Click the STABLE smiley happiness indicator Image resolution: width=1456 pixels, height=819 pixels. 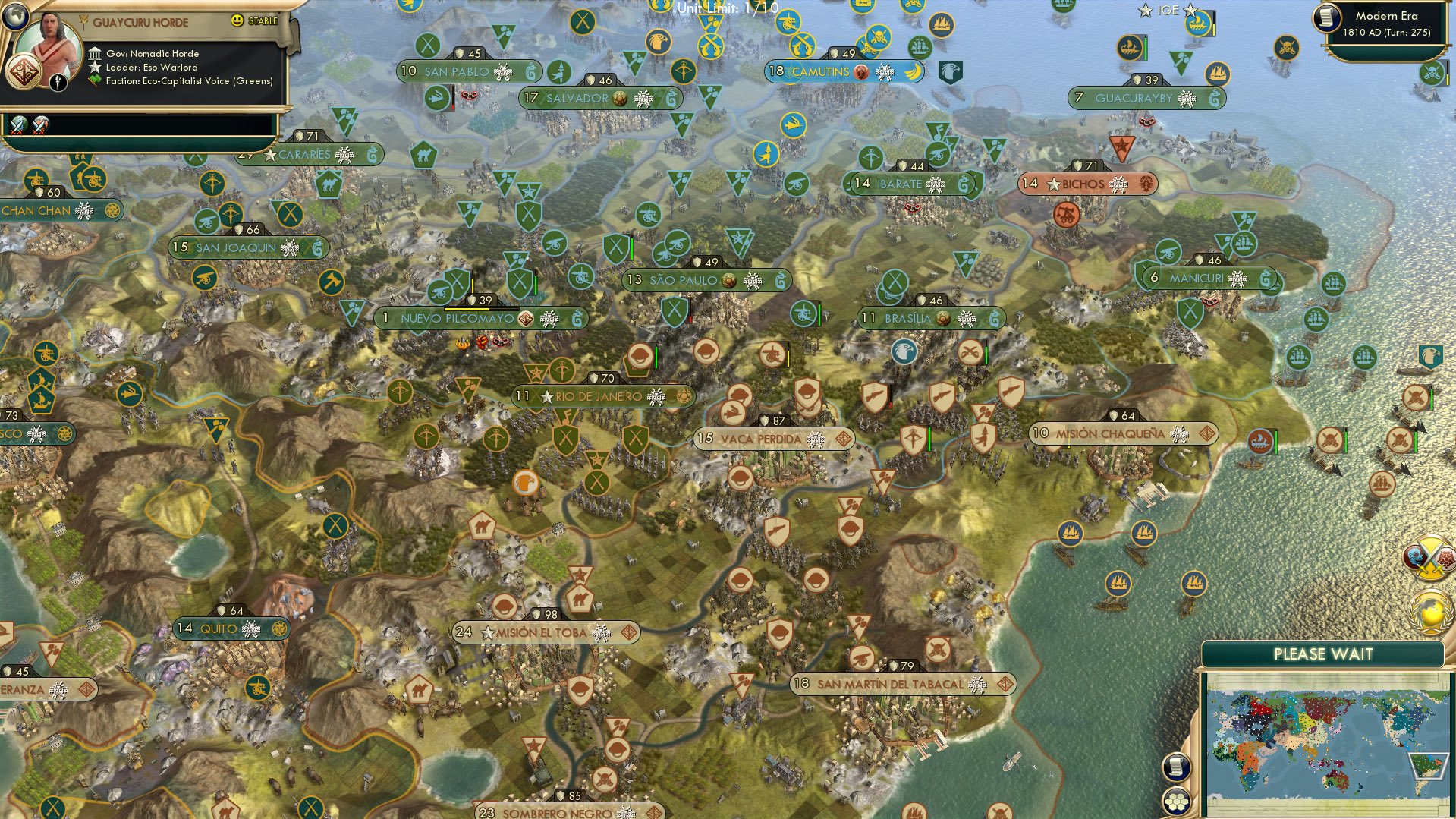tap(237, 21)
